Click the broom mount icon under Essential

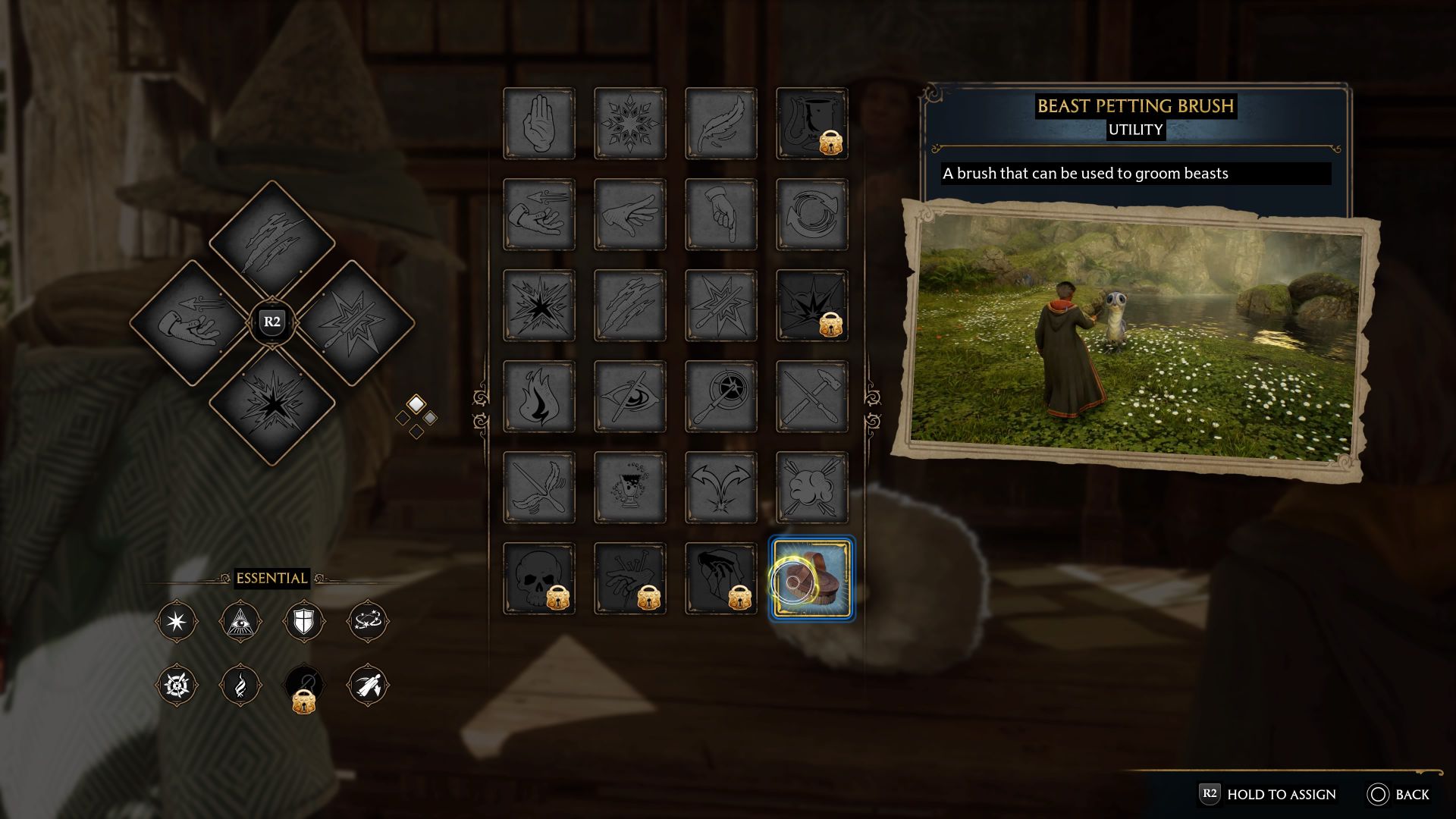point(370,685)
